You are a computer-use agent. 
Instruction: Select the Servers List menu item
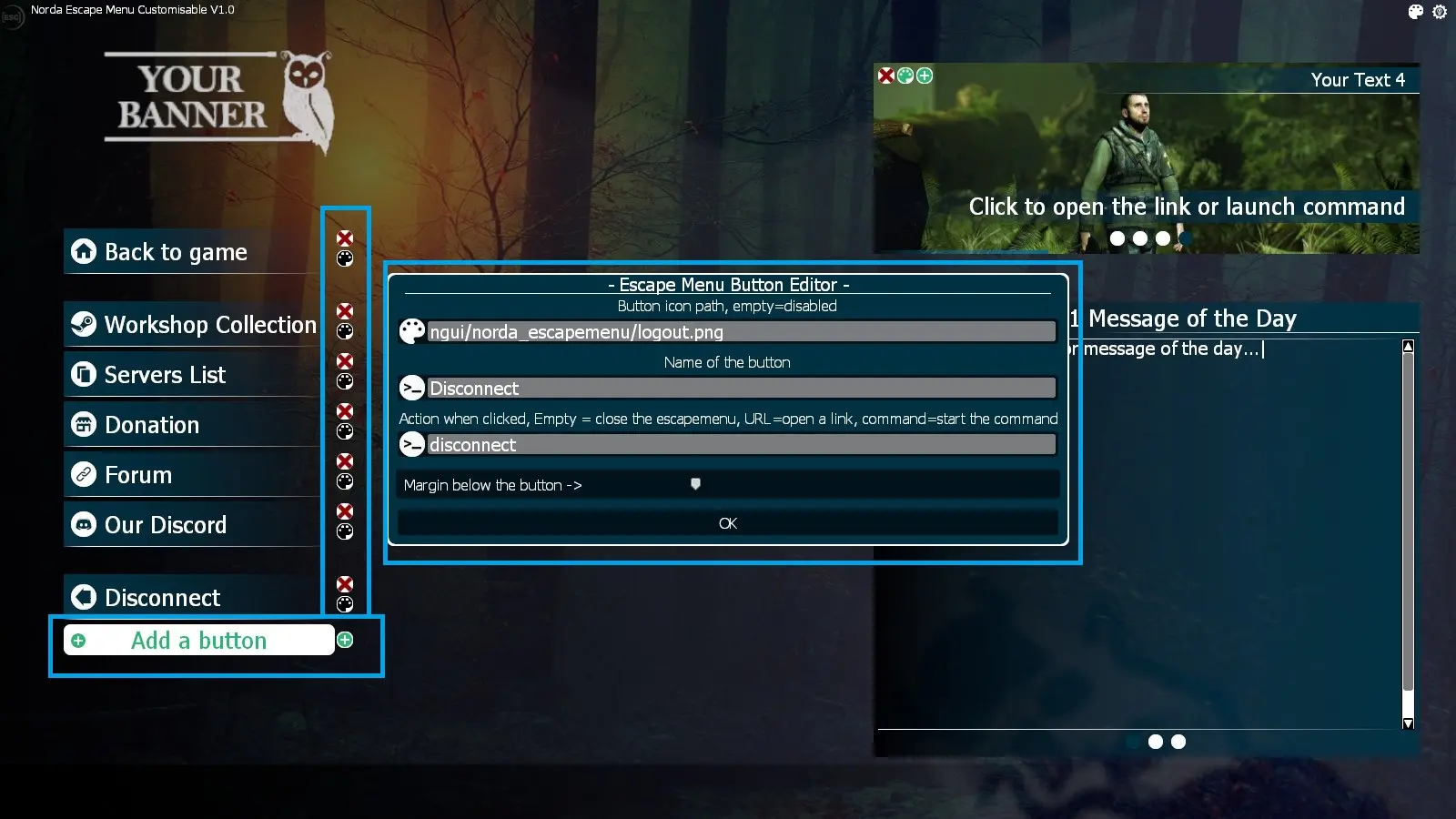tap(164, 374)
